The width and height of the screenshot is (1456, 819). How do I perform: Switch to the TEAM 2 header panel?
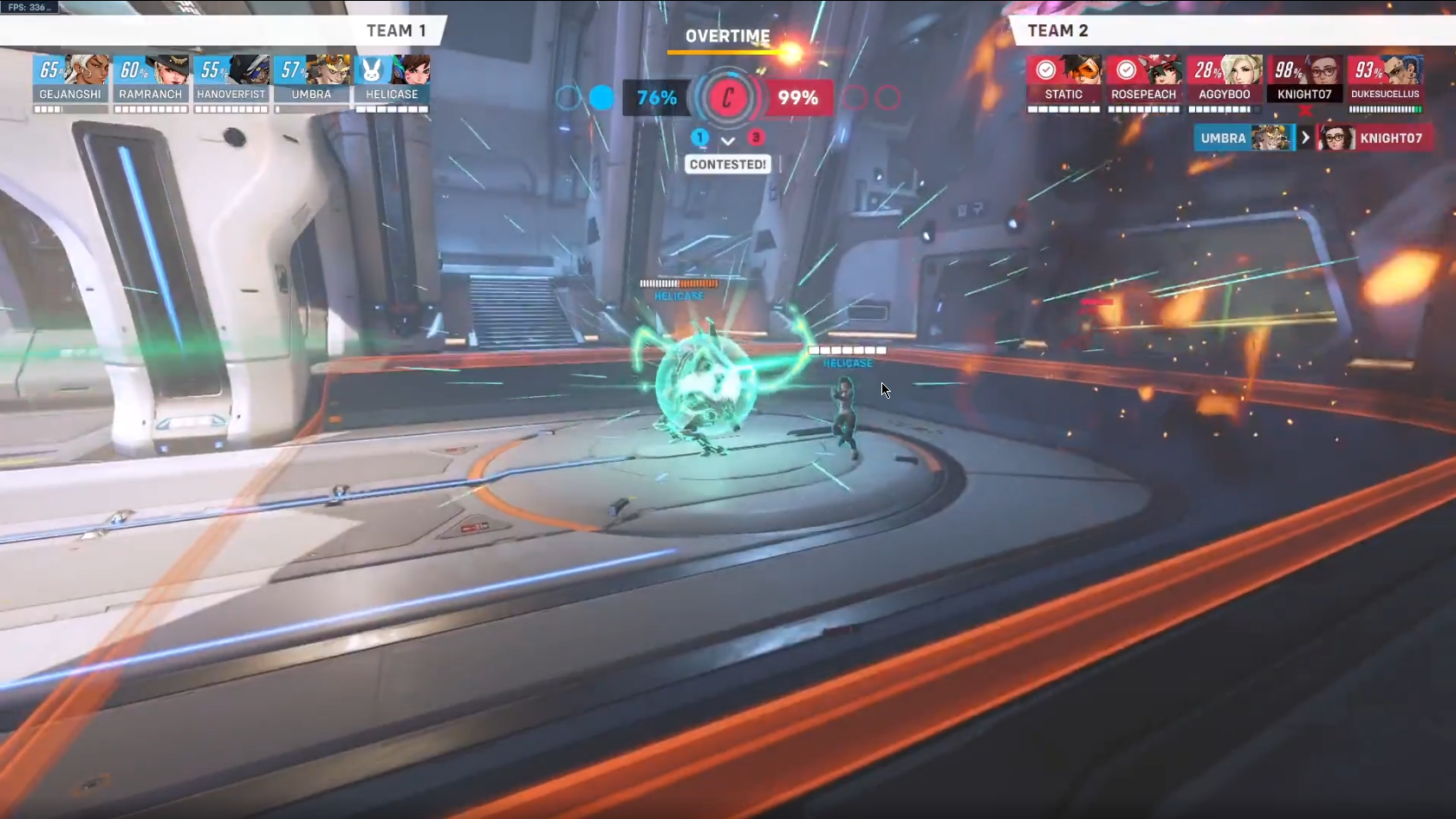1058,30
